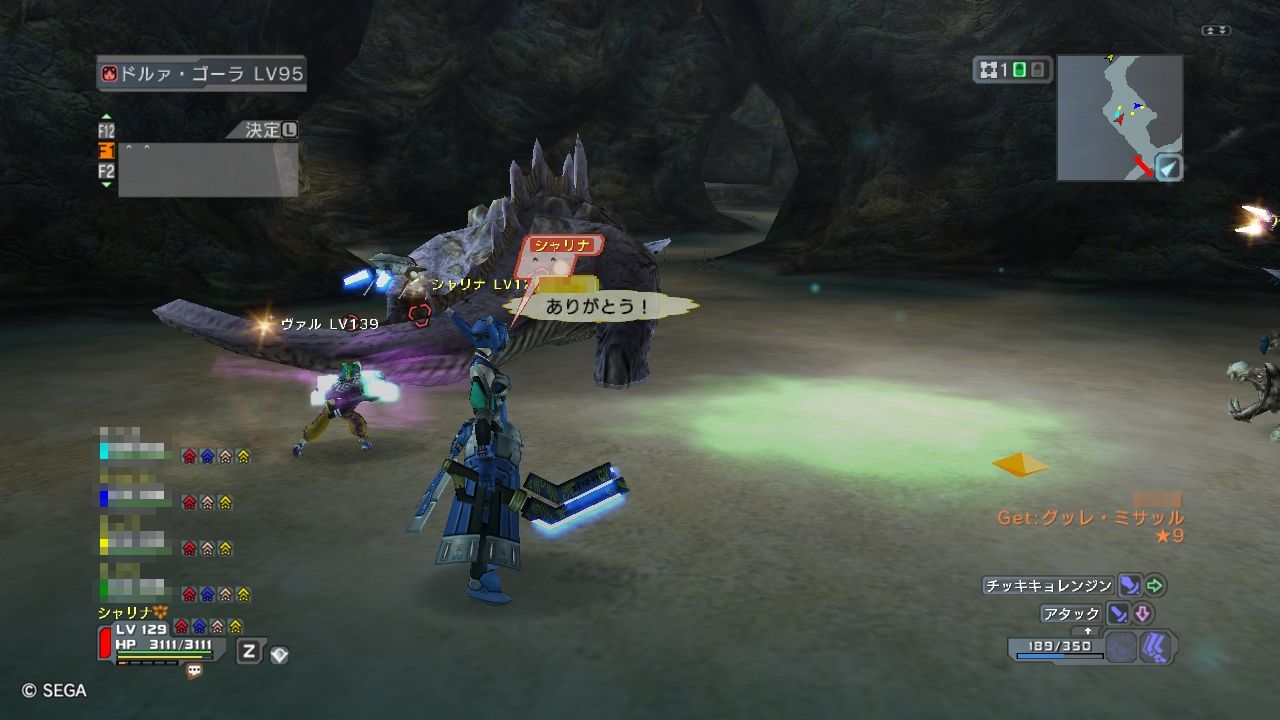This screenshot has height=720, width=1280.
Task: Select the F12 chat shortcut row
Action: [x=106, y=131]
